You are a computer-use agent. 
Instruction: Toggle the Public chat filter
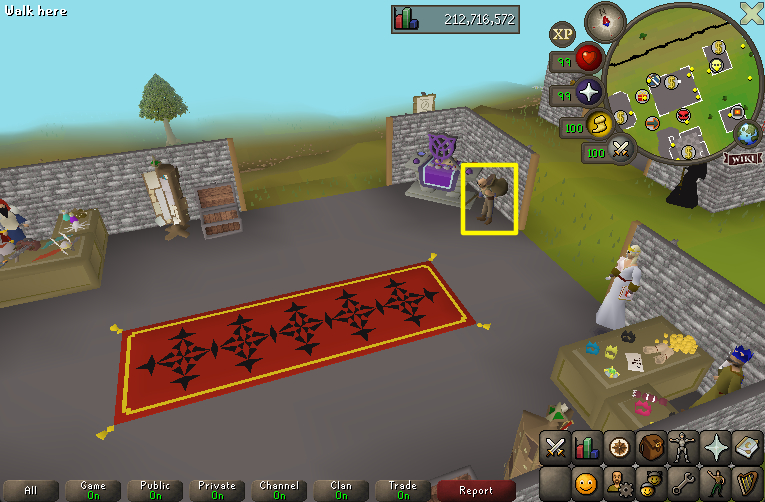tap(155, 490)
